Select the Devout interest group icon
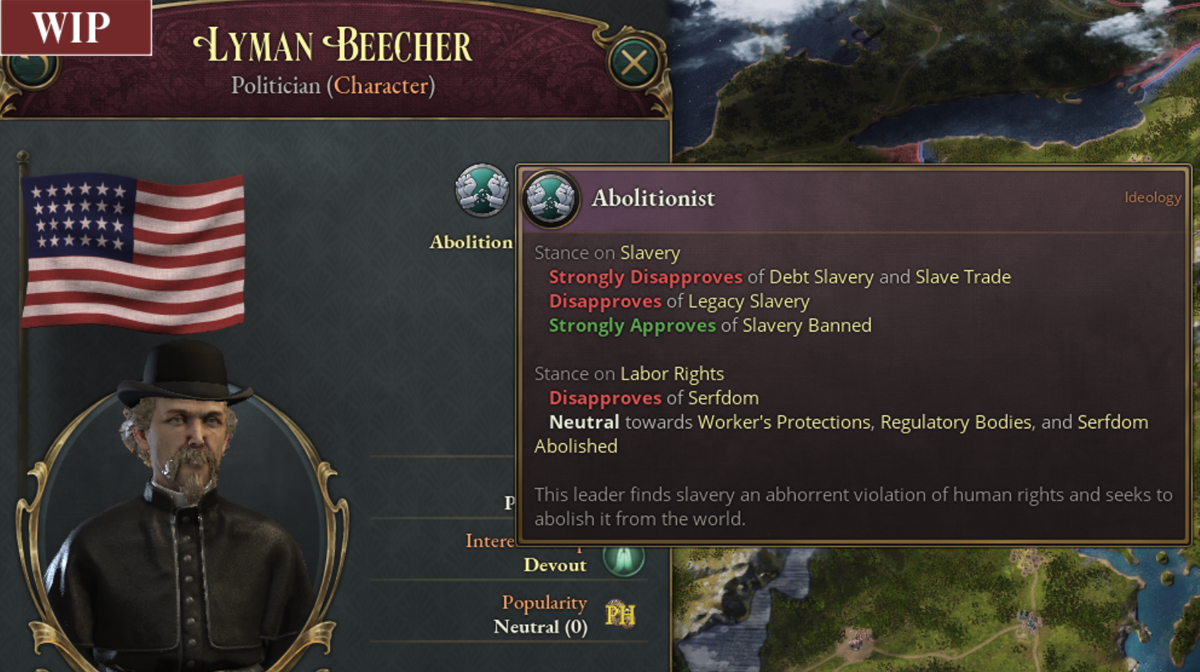The image size is (1200, 672). [x=622, y=558]
